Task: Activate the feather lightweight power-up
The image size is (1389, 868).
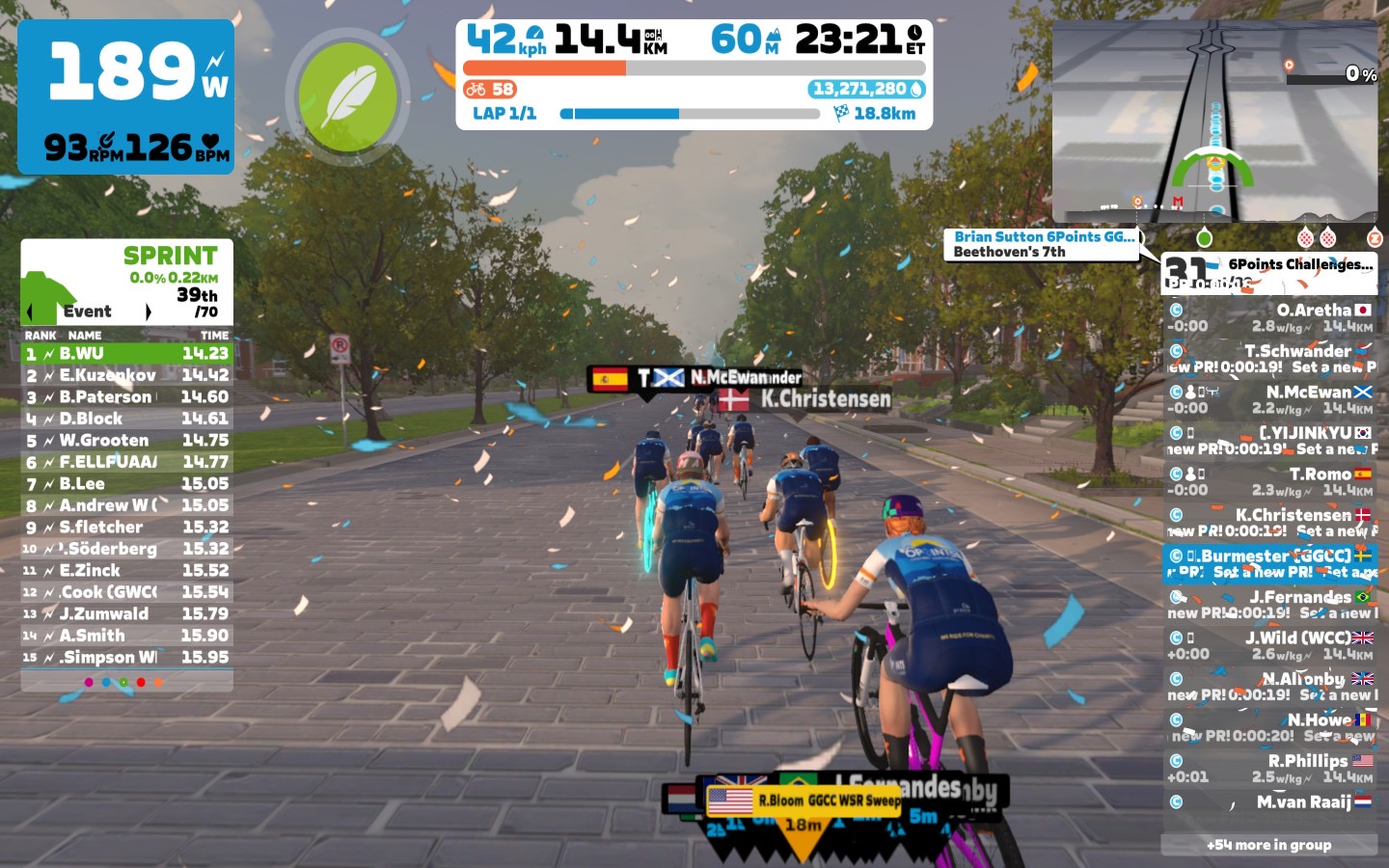Action: [x=347, y=96]
